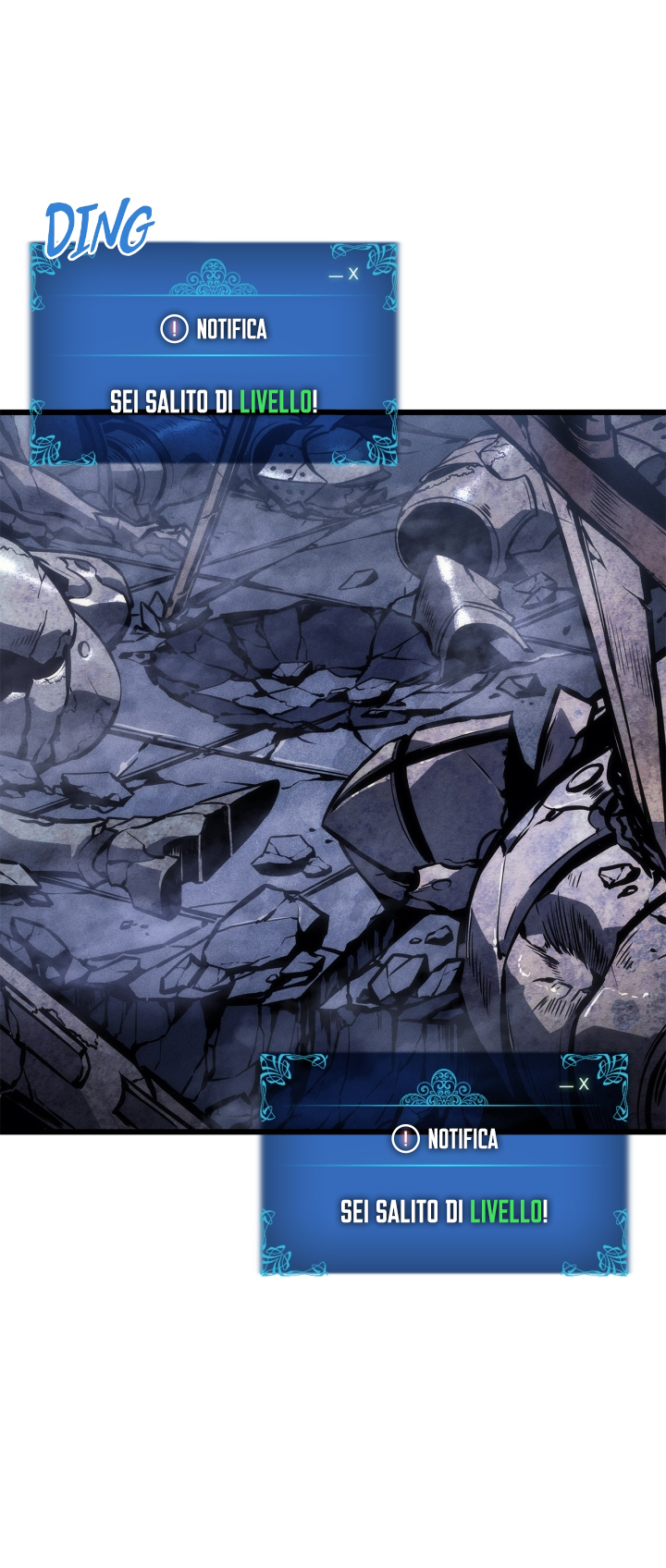Minimize the notification window beside the DING text
The height and width of the screenshot is (1568, 666).
pos(336,276)
